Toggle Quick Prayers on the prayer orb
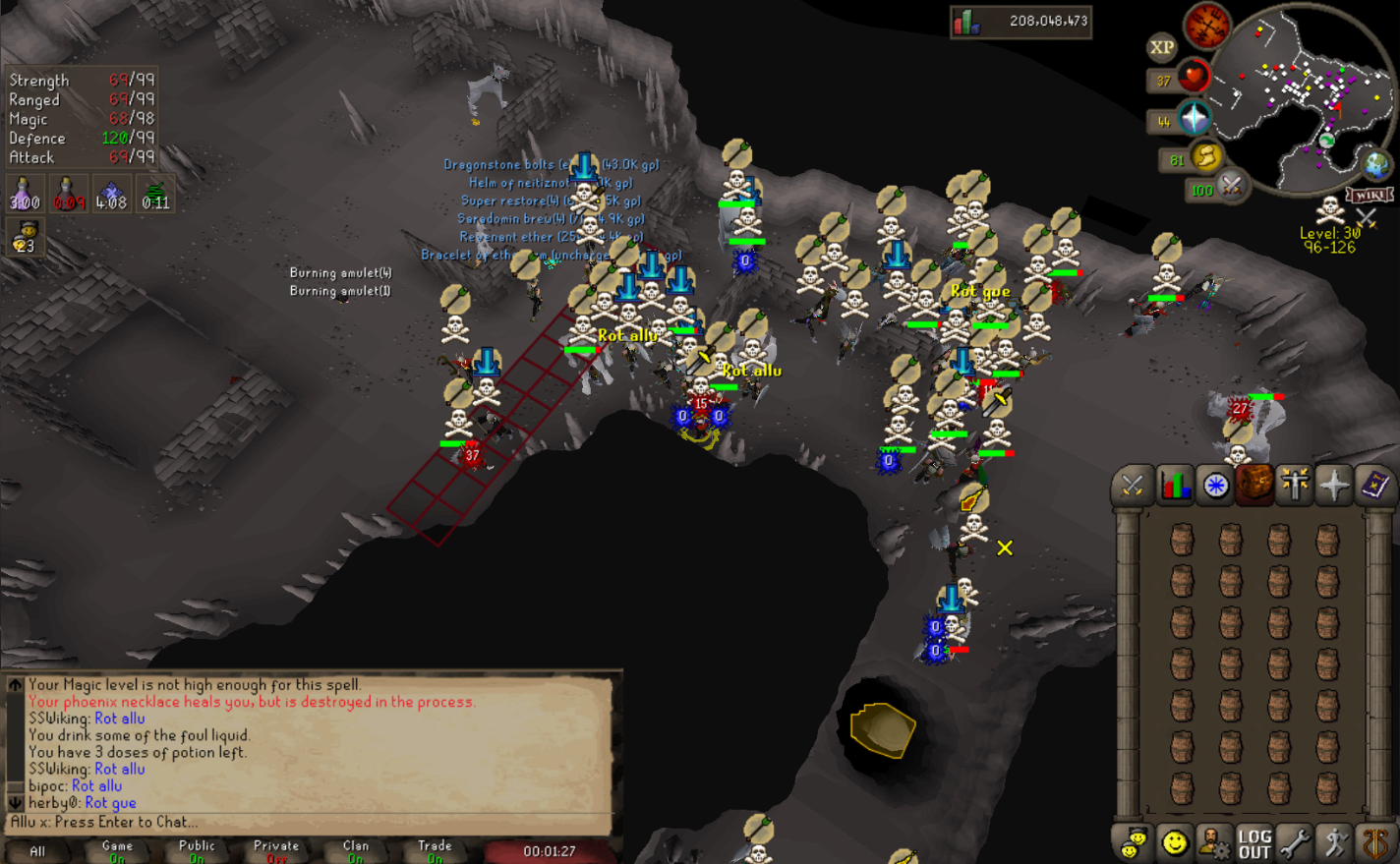This screenshot has width=1400, height=864. (x=1195, y=119)
